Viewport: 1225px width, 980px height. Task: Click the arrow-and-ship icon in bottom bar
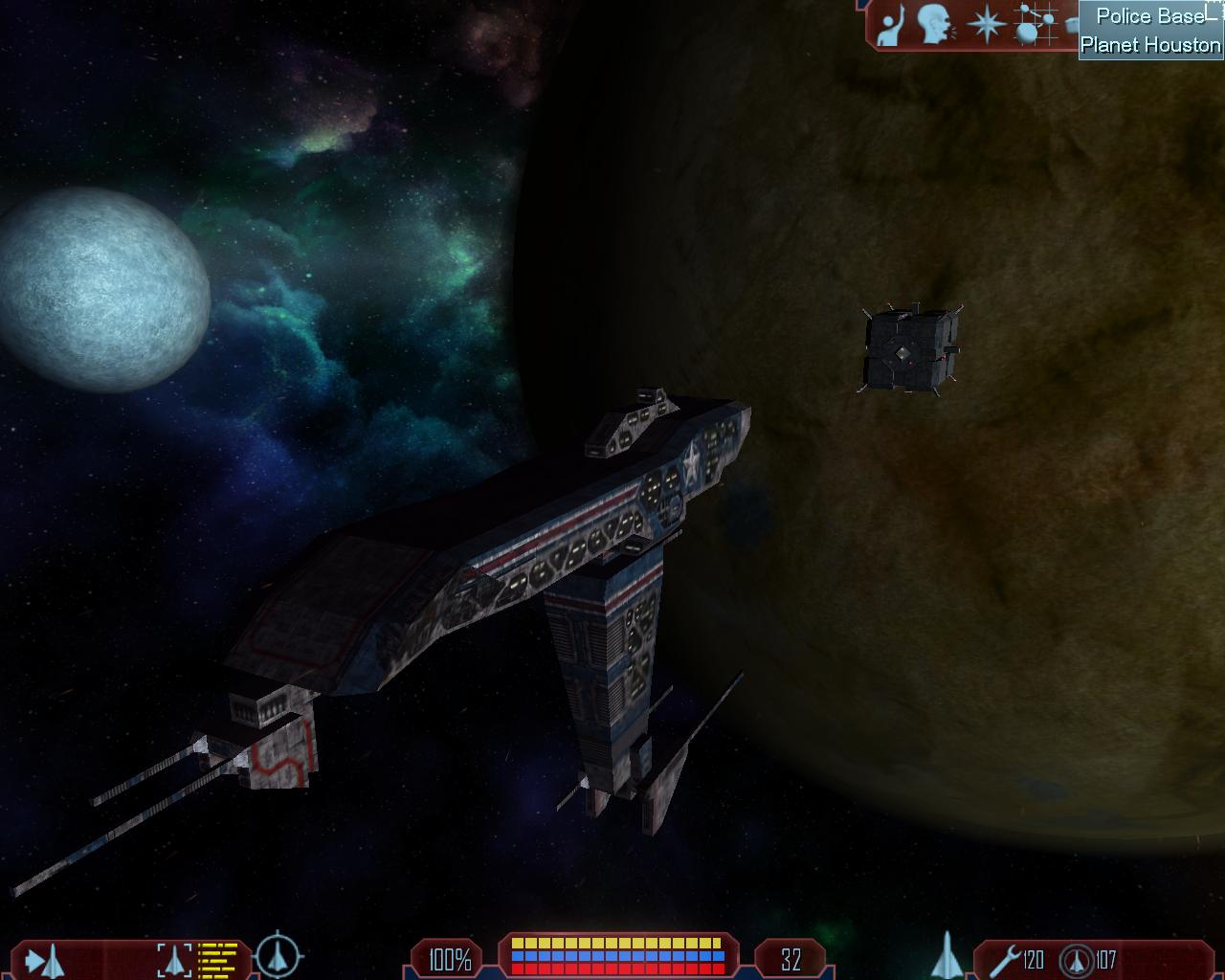(44, 959)
